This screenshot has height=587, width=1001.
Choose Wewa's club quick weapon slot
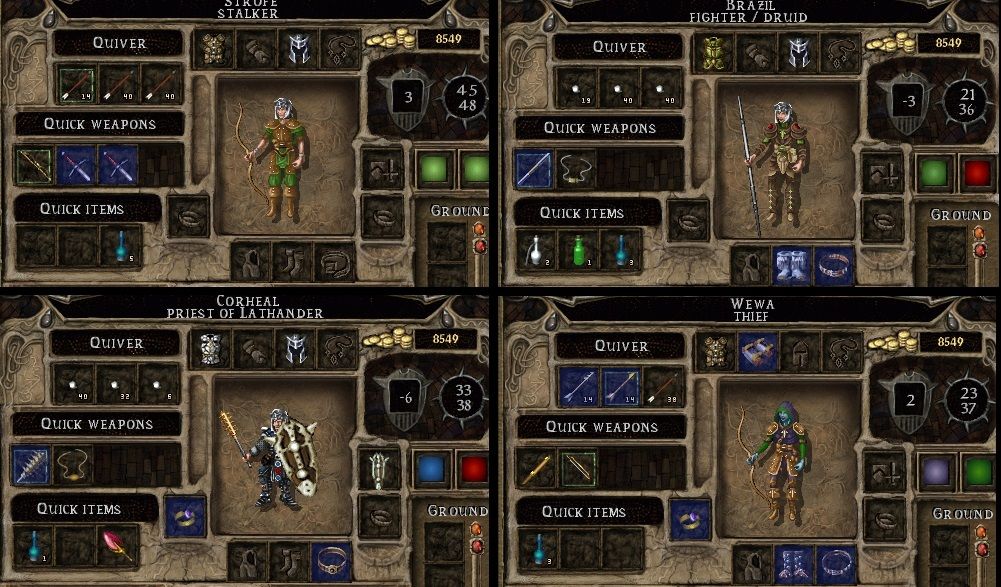coord(535,468)
